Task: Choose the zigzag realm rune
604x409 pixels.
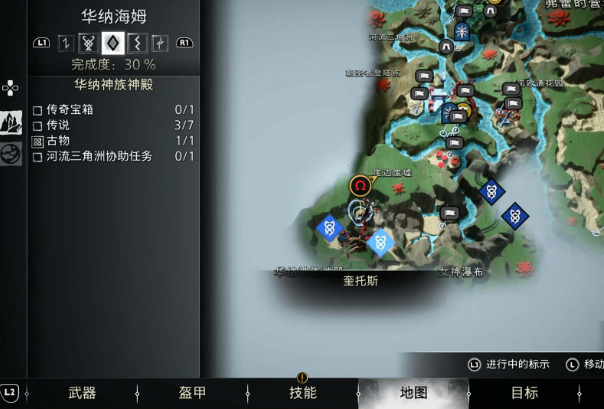Action: (x=135, y=43)
